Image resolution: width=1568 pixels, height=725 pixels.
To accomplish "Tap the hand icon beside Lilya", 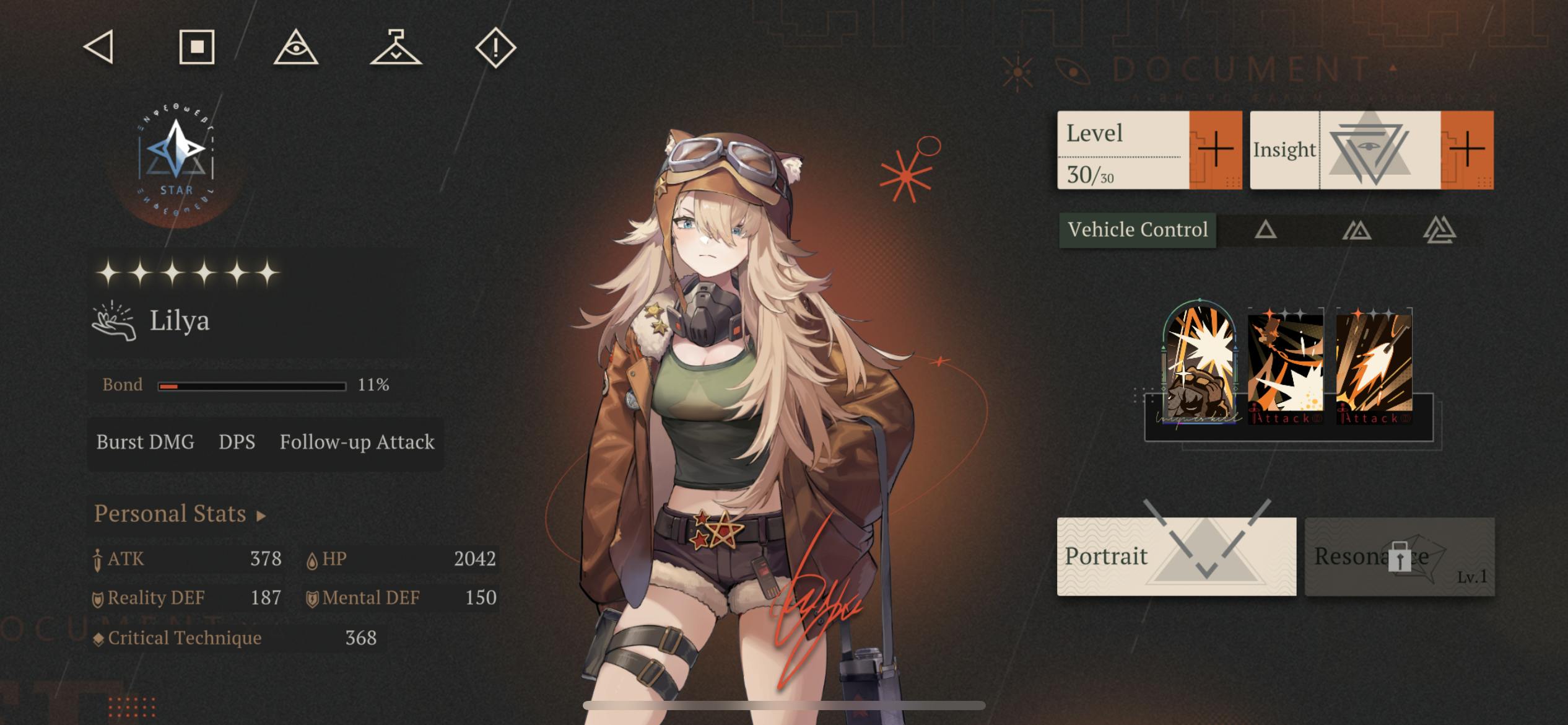I will [x=114, y=321].
